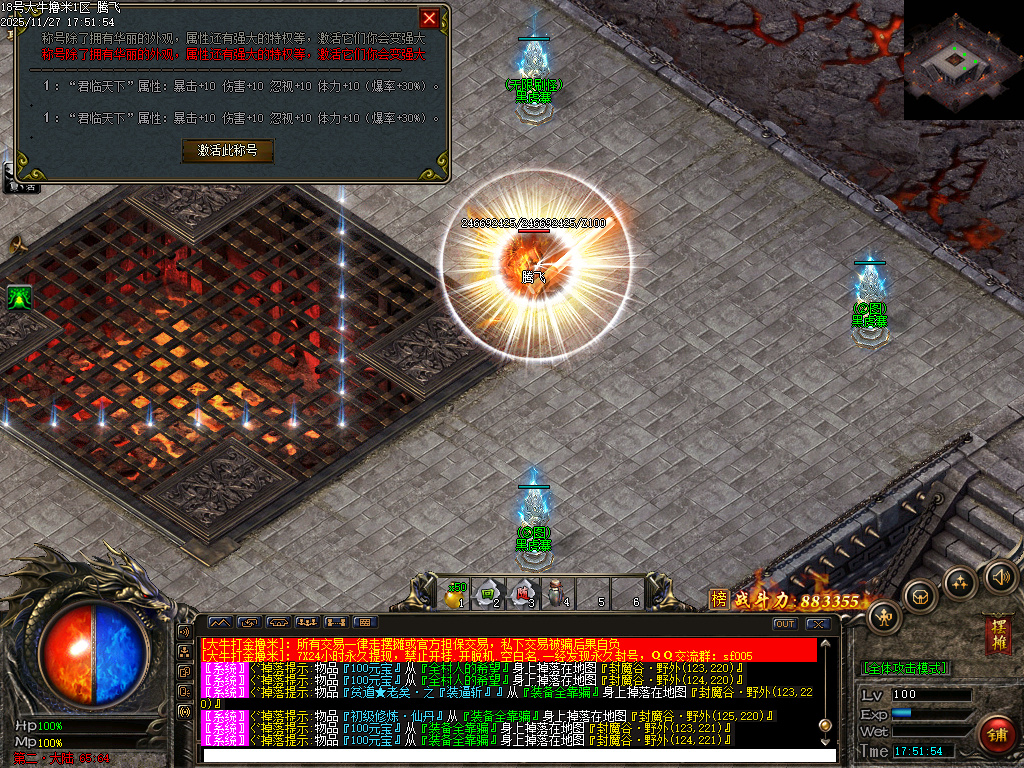Image resolution: width=1024 pixels, height=768 pixels.
Task: Activate this title with 激活此称号 button
Action: point(227,150)
